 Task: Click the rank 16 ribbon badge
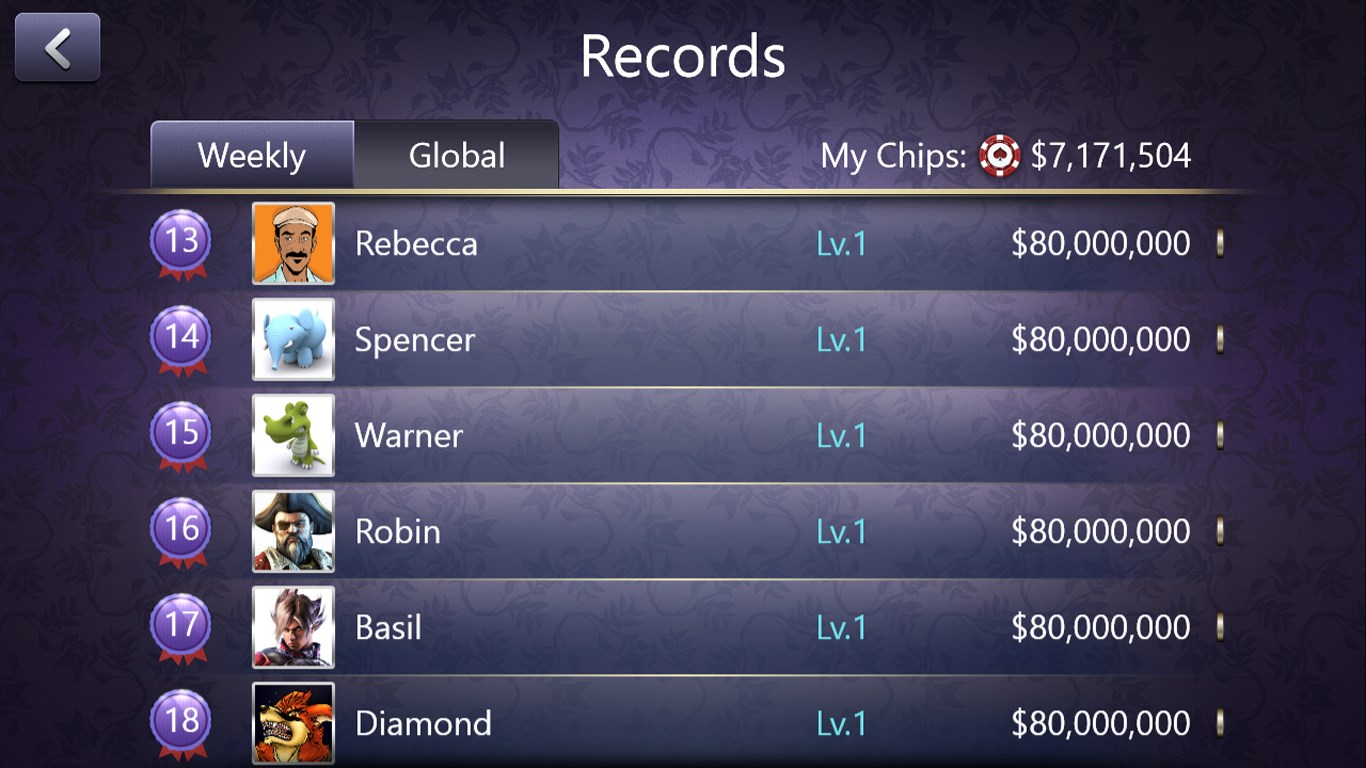pyautogui.click(x=181, y=531)
